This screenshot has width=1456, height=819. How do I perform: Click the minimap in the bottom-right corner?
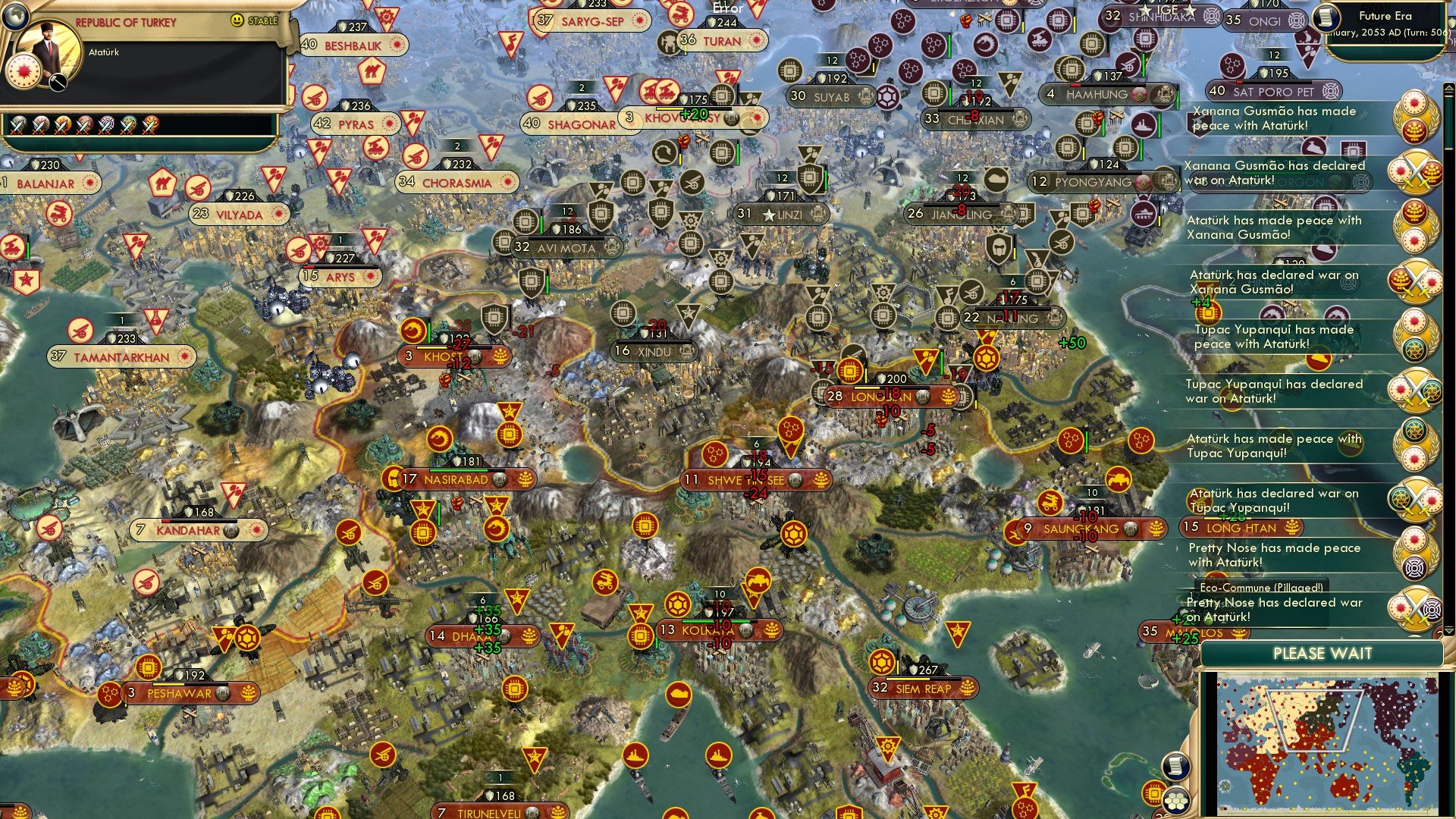pyautogui.click(x=1327, y=743)
